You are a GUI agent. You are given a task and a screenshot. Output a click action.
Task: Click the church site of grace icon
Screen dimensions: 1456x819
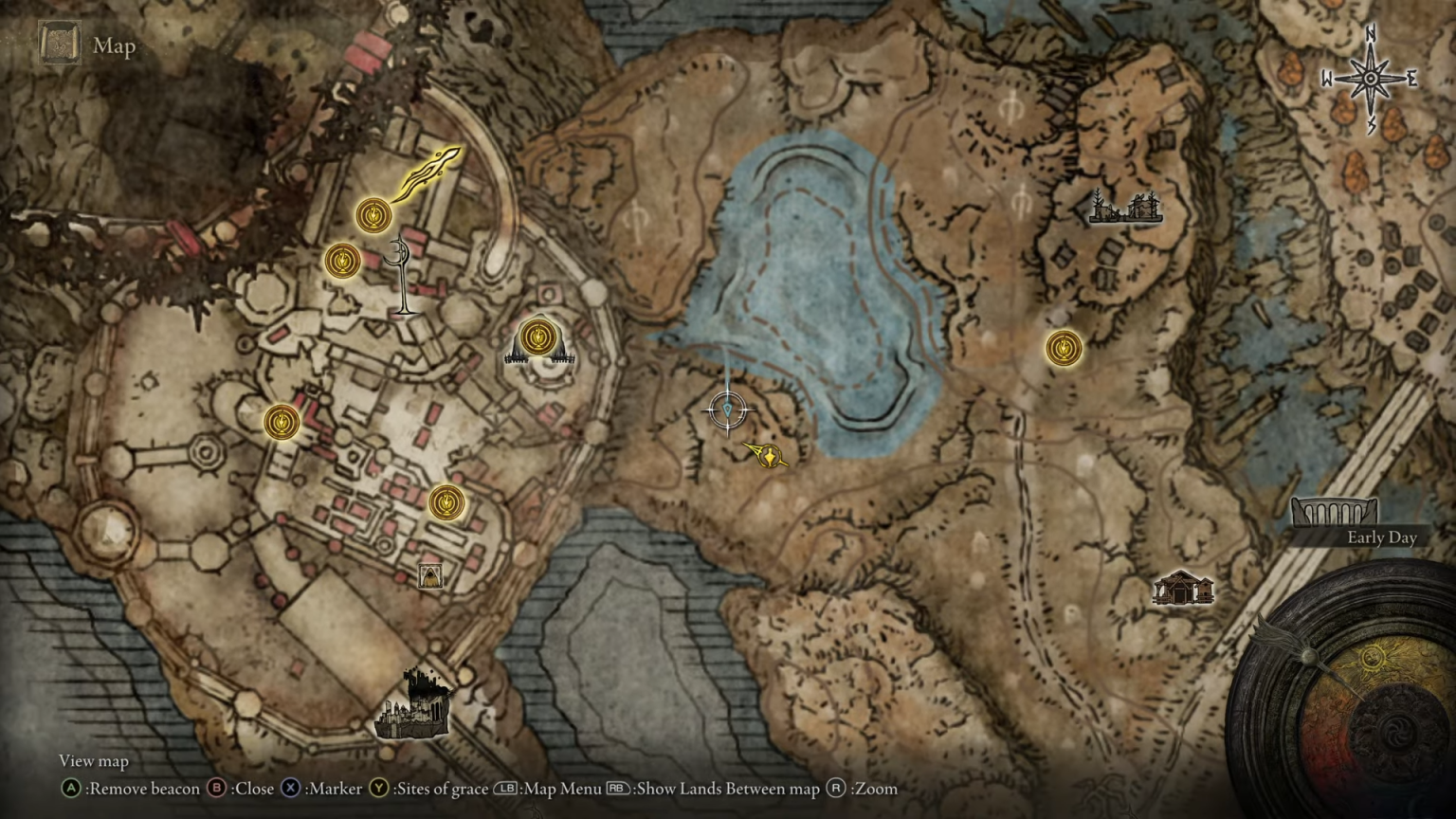tap(537, 338)
